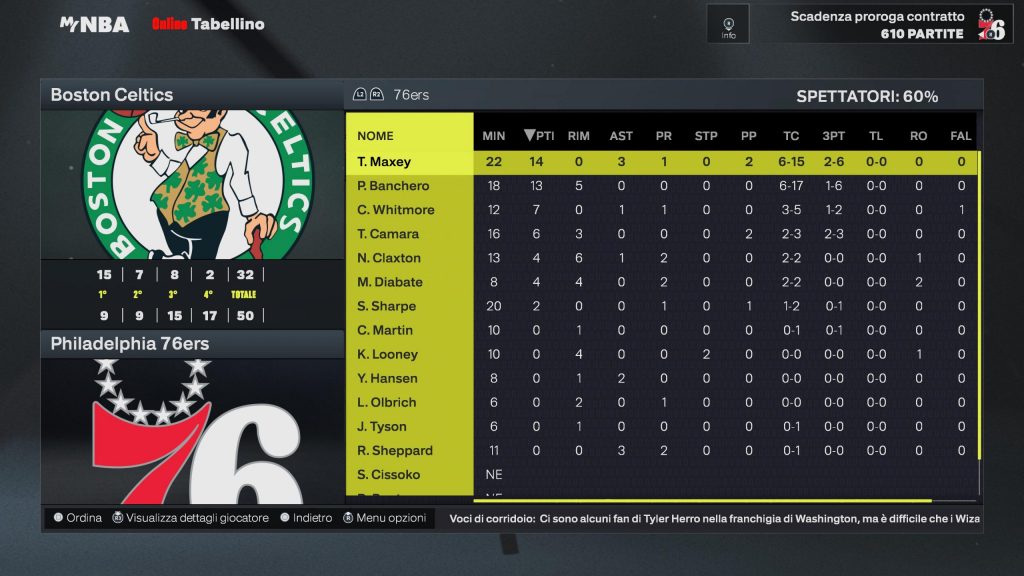Sort by the AST column header
This screenshot has height=576, width=1024.
coord(621,136)
